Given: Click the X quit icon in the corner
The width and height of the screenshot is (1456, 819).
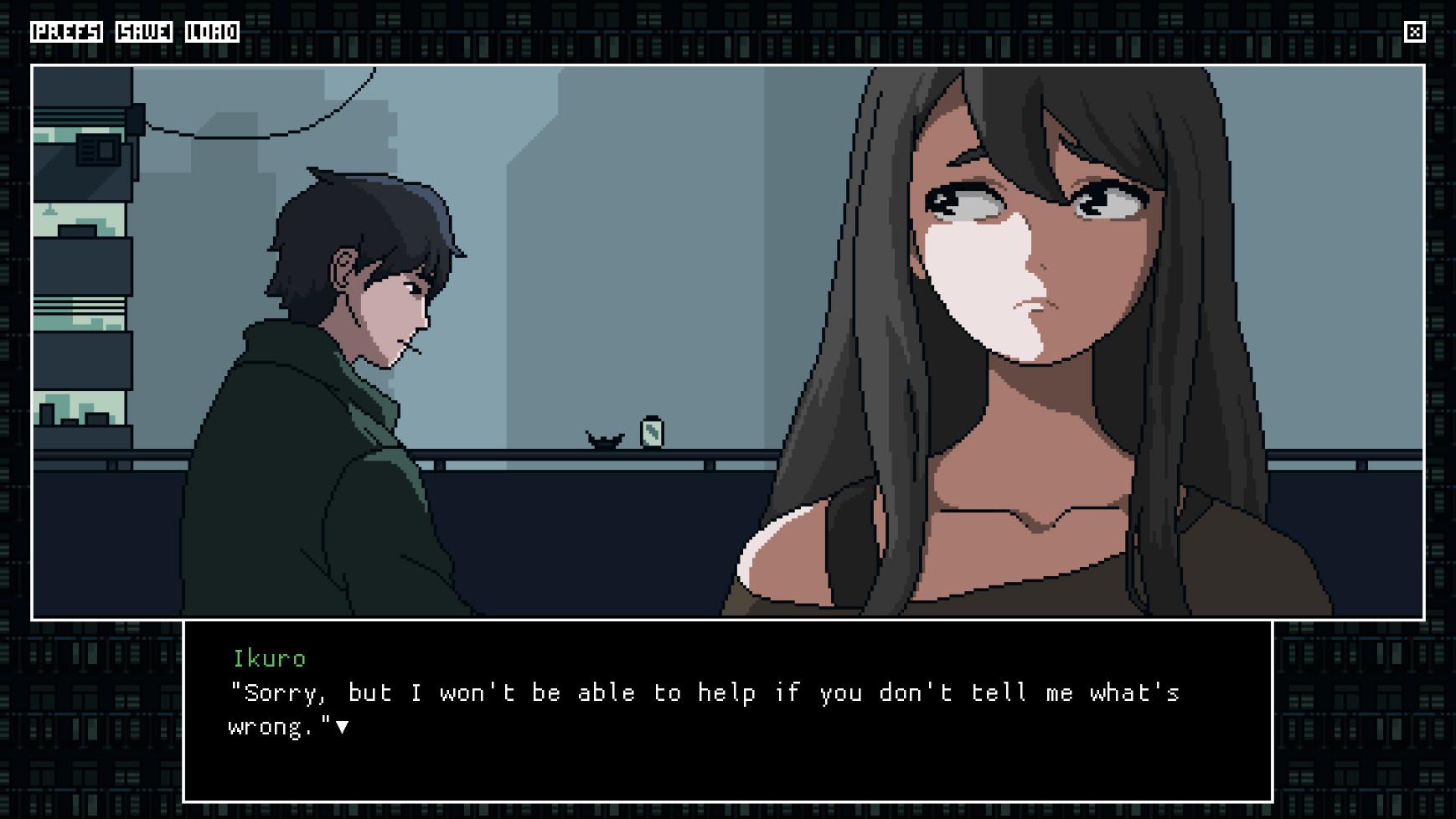Looking at the screenshot, I should click(1416, 32).
